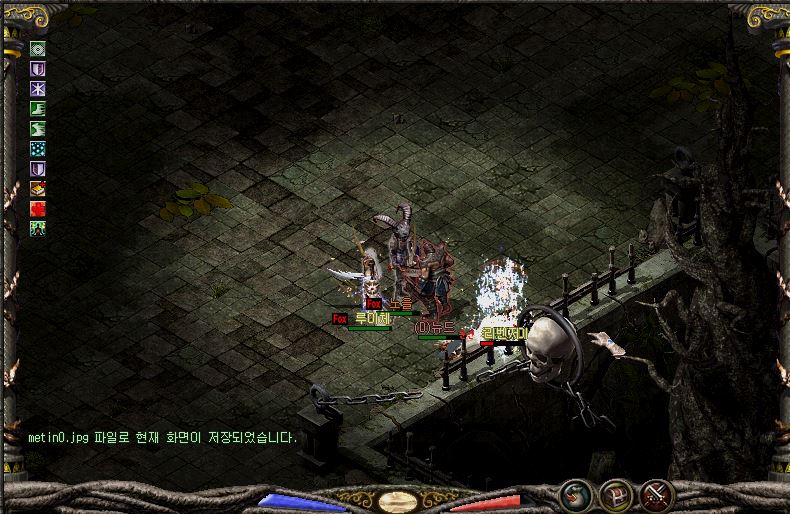The width and height of the screenshot is (790, 514).
Task: Click the golden oval center button
Action: coord(398,501)
